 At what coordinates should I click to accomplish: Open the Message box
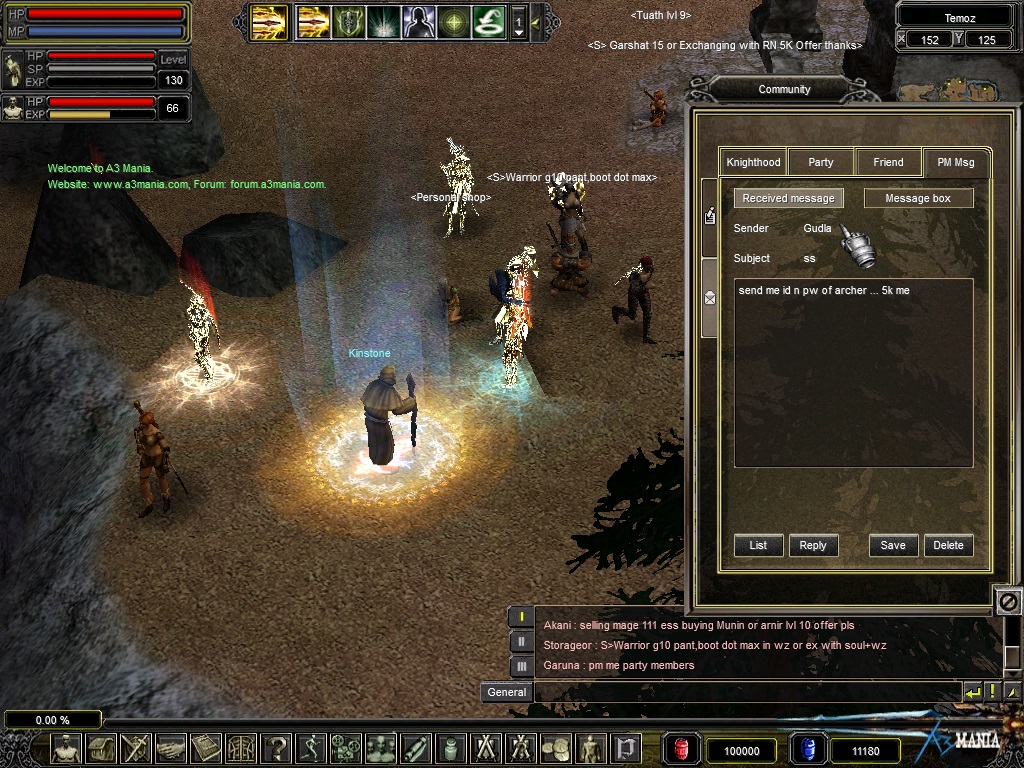[x=918, y=198]
